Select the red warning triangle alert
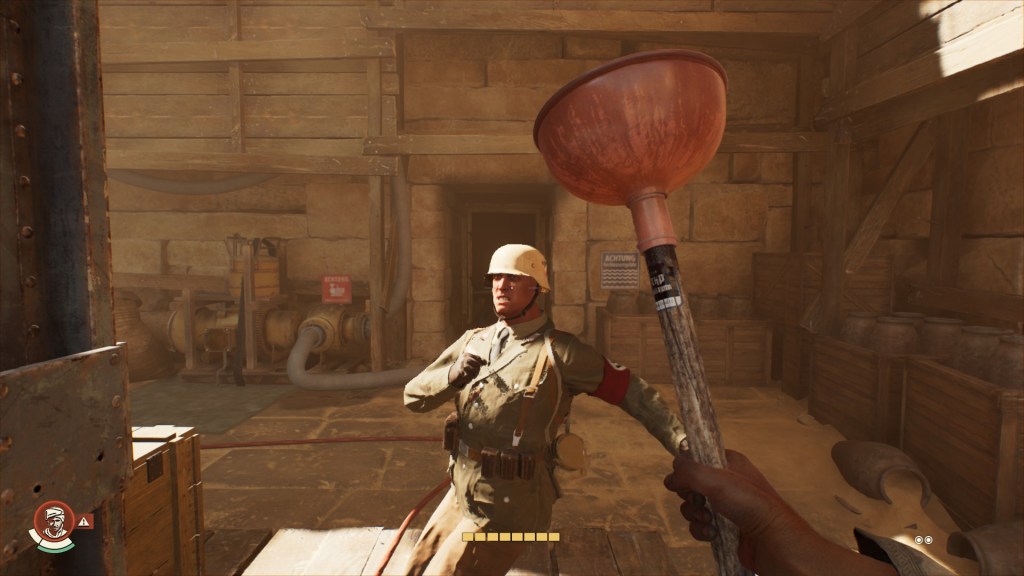 point(84,521)
